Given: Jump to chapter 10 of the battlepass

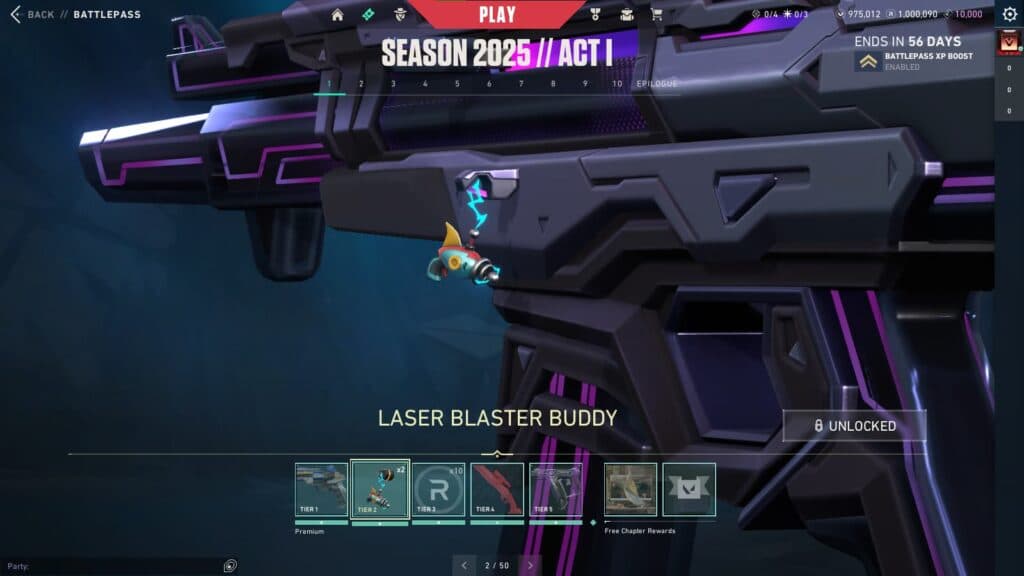Looking at the screenshot, I should pos(617,84).
